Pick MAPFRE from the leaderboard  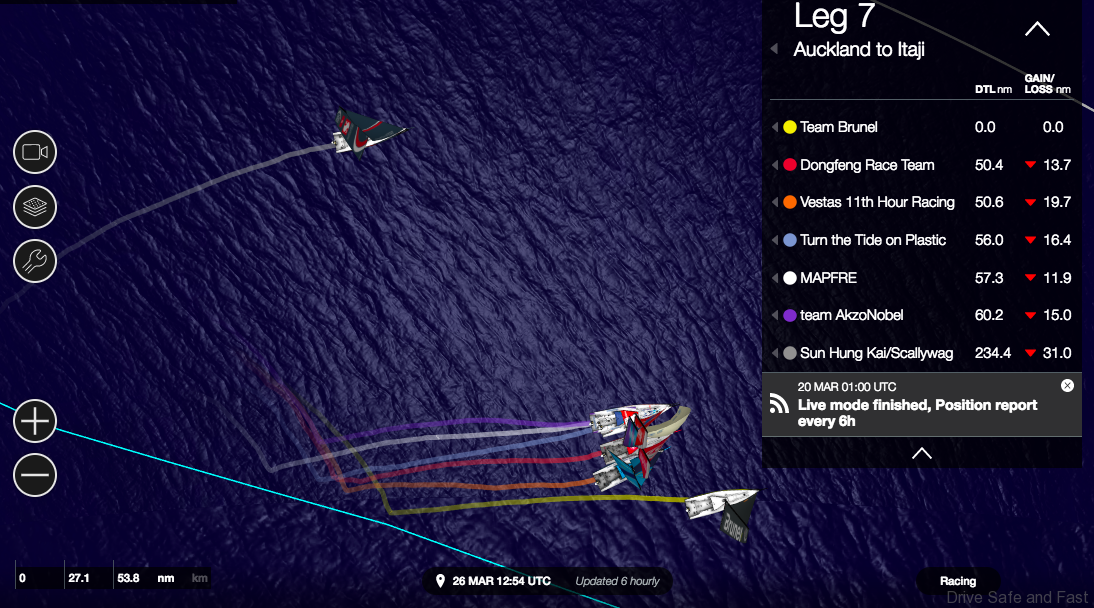(x=828, y=277)
